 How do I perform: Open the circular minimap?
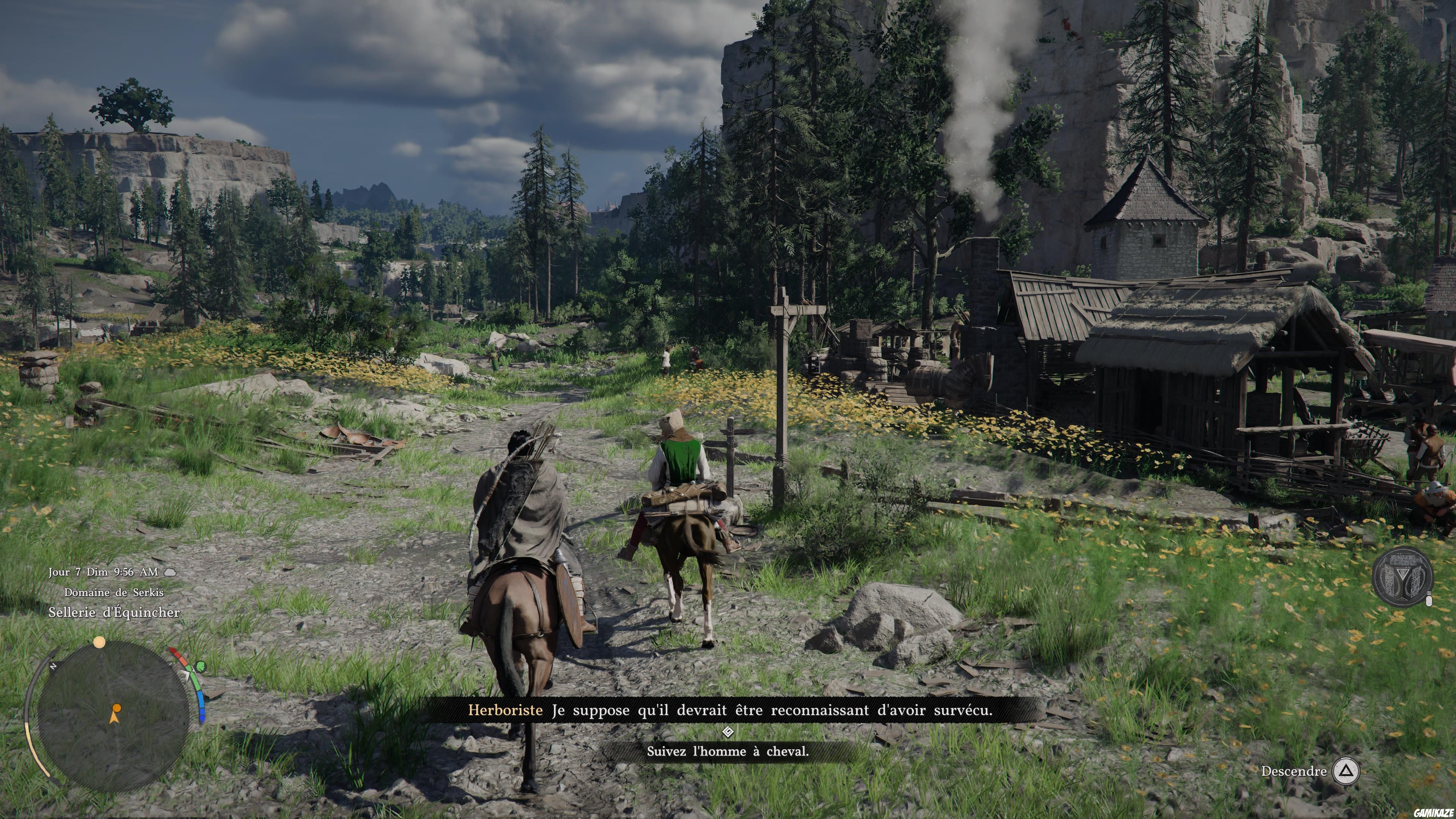click(x=113, y=715)
